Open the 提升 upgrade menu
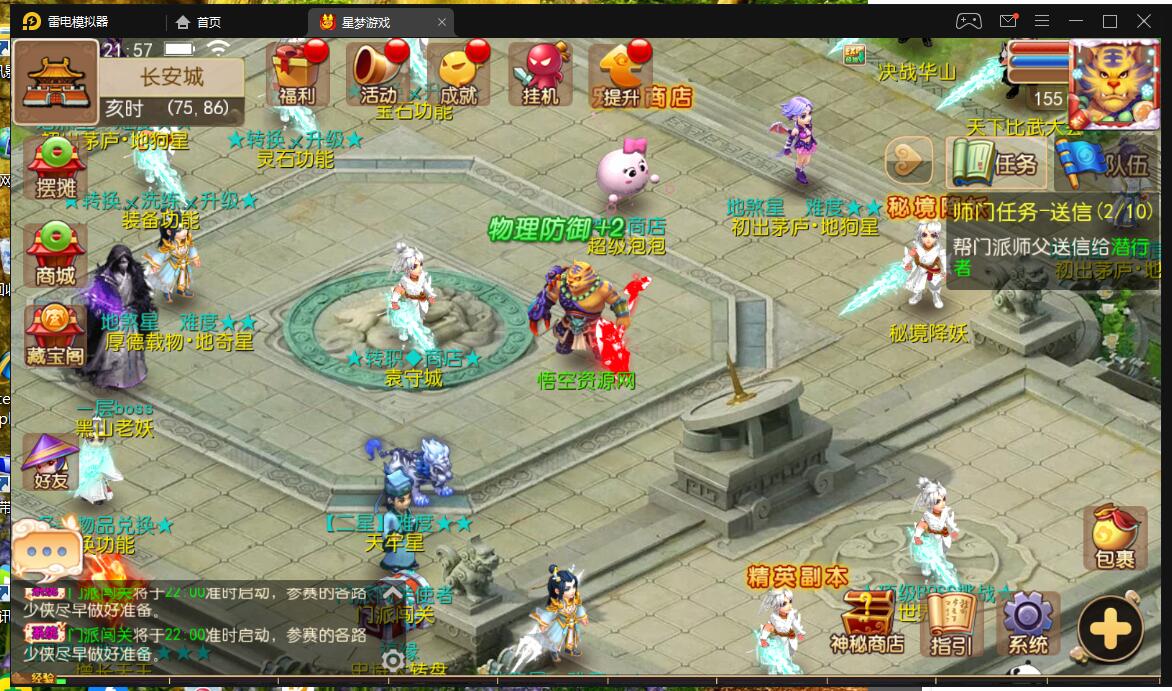Viewport: 1172px width, 691px height. click(618, 73)
